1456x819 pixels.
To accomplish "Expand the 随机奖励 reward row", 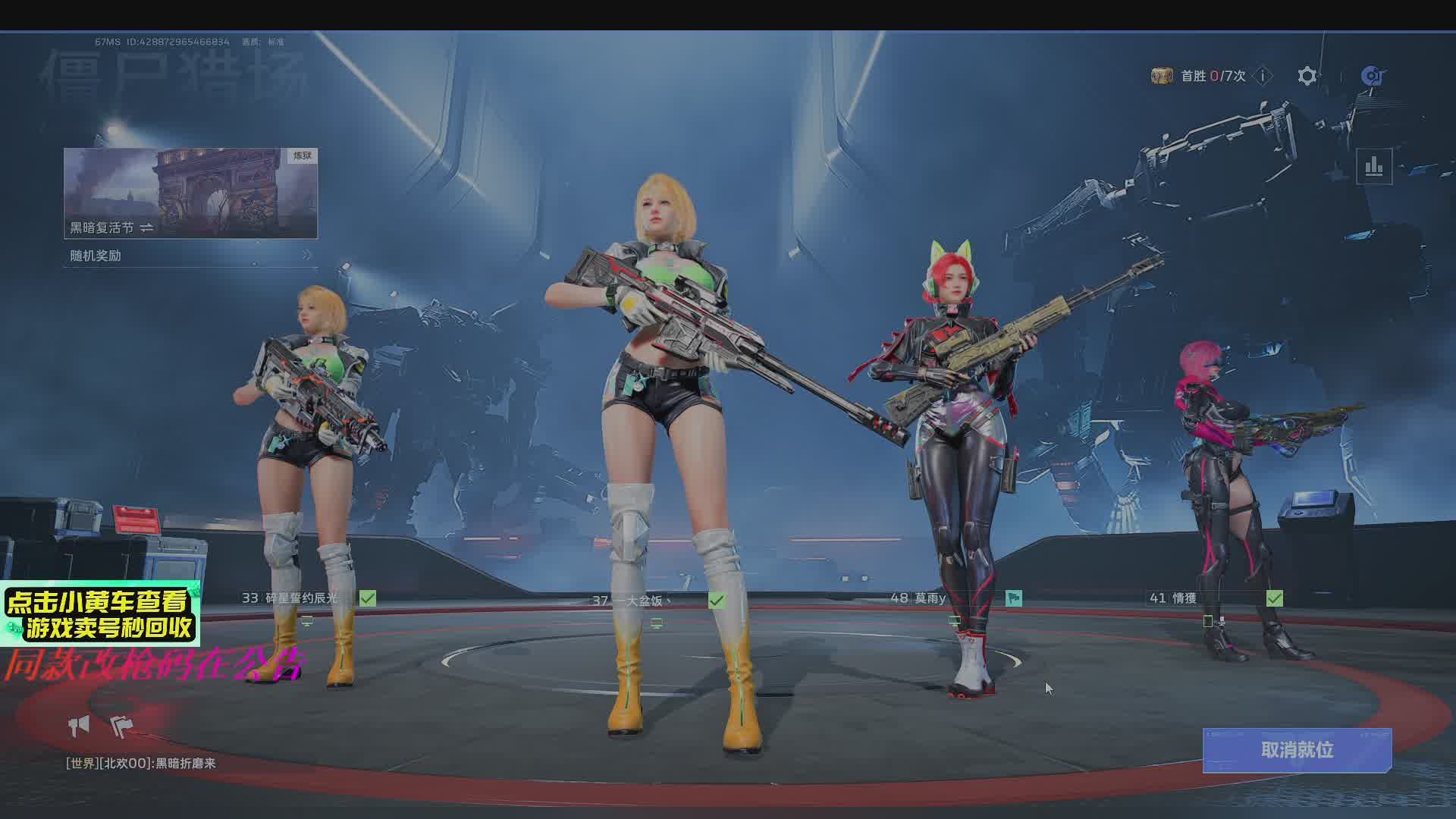I will coord(190,256).
